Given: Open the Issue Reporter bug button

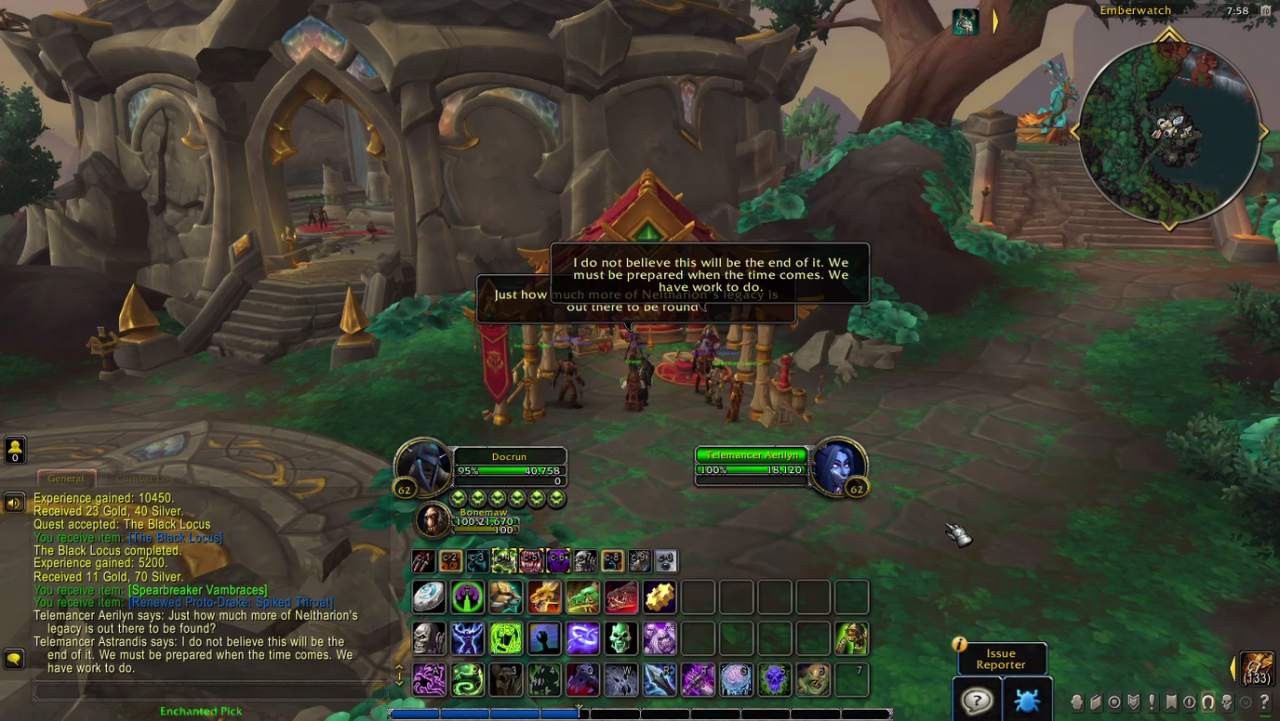Looking at the screenshot, I should click(1025, 699).
